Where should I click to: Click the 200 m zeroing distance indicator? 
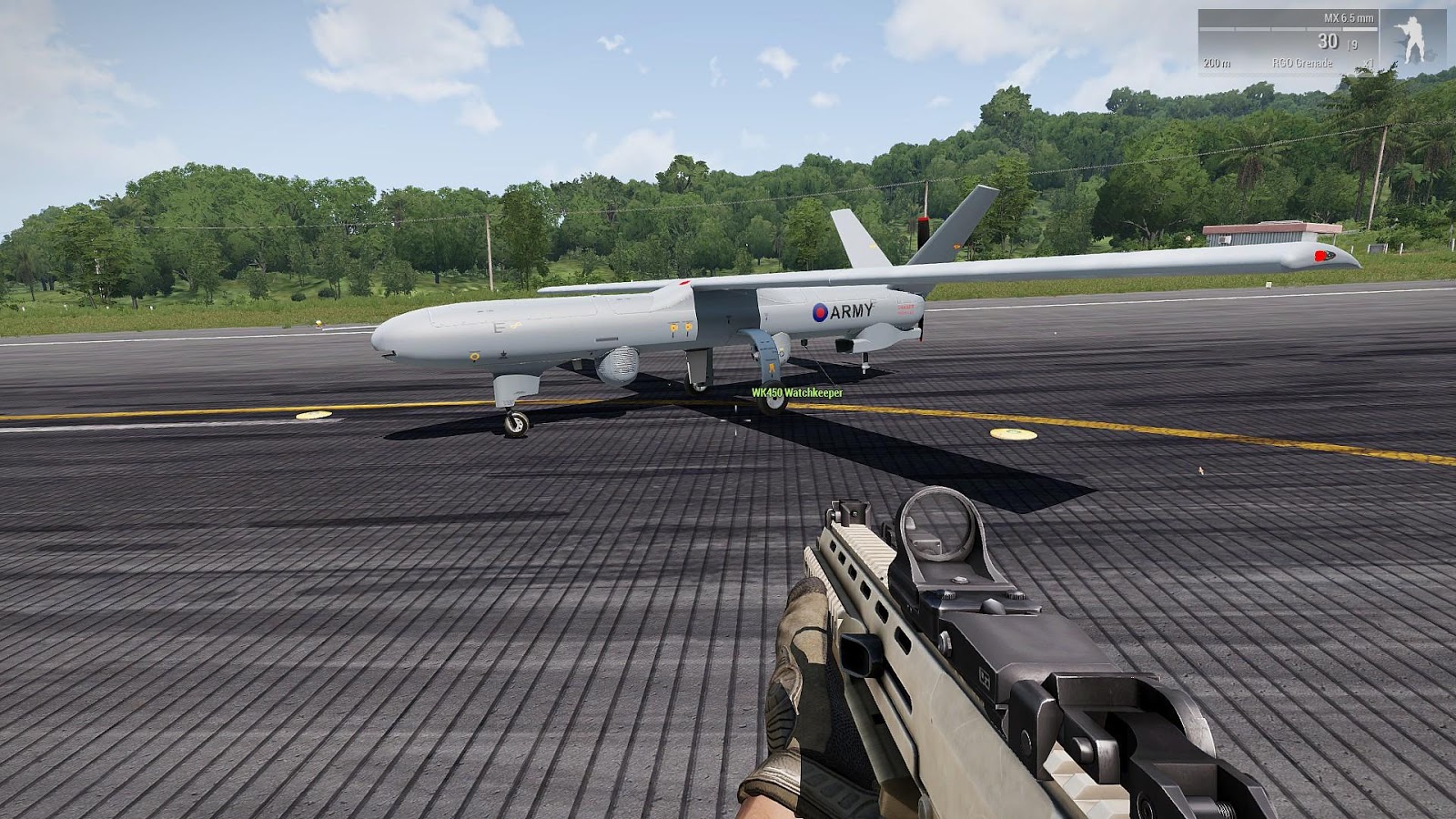1218,63
